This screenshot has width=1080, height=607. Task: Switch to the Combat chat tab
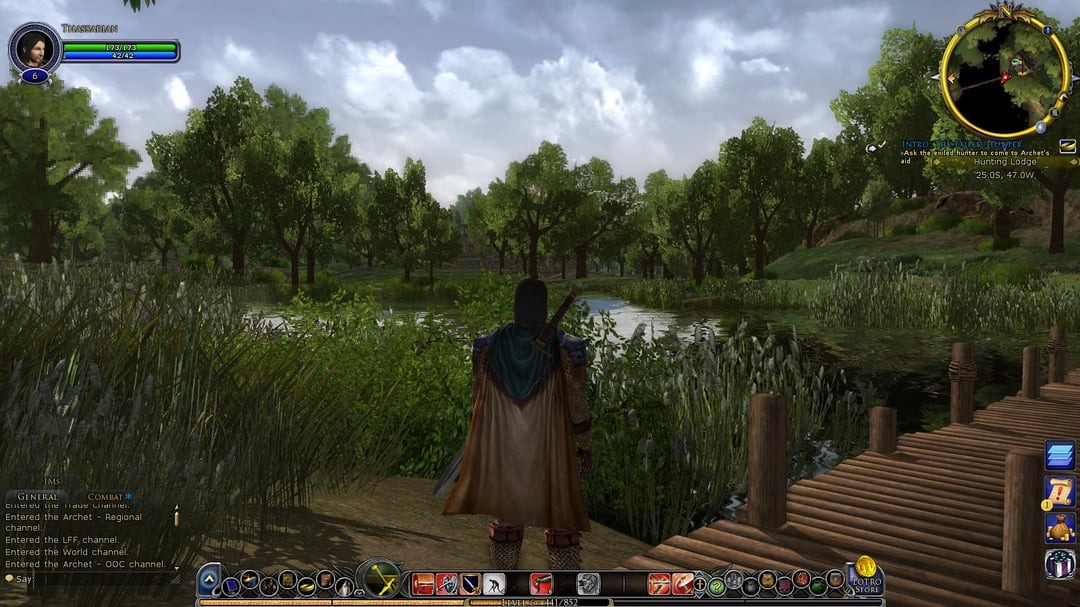[x=106, y=497]
